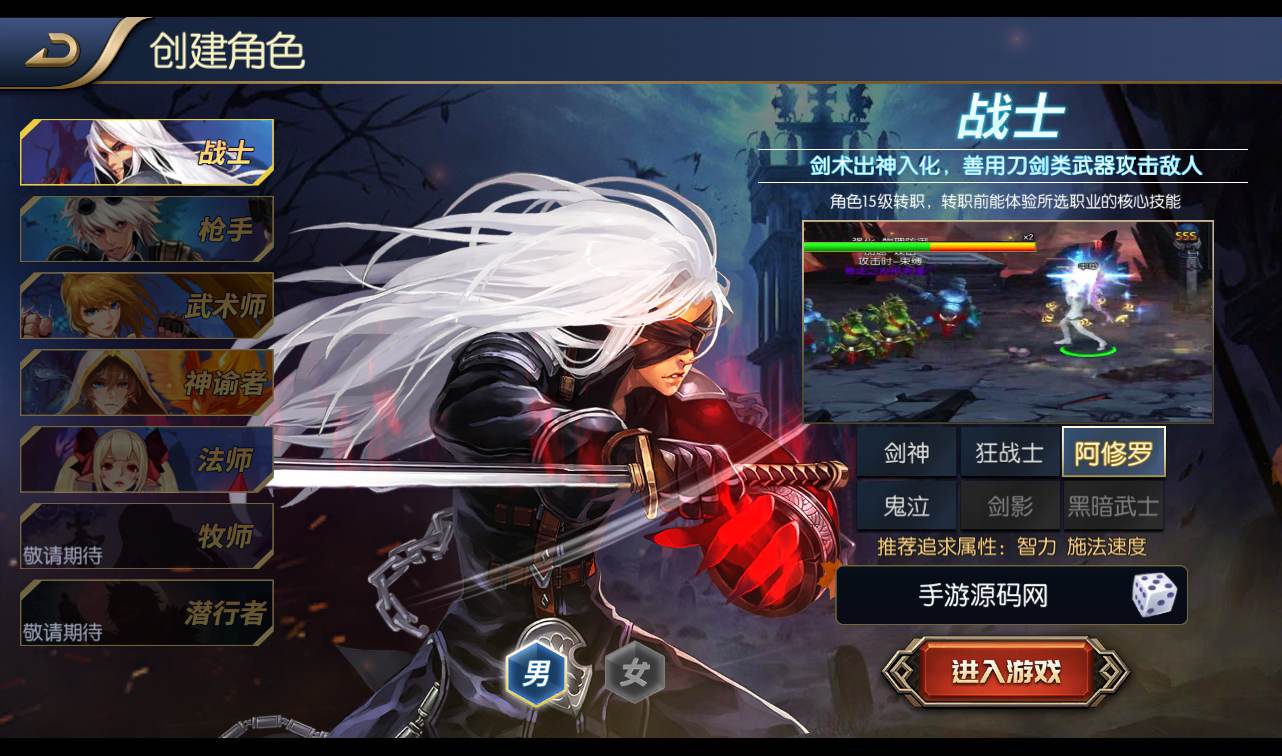Switch to the 剑神 subclass tab
This screenshot has width=1282, height=756.
[x=908, y=452]
